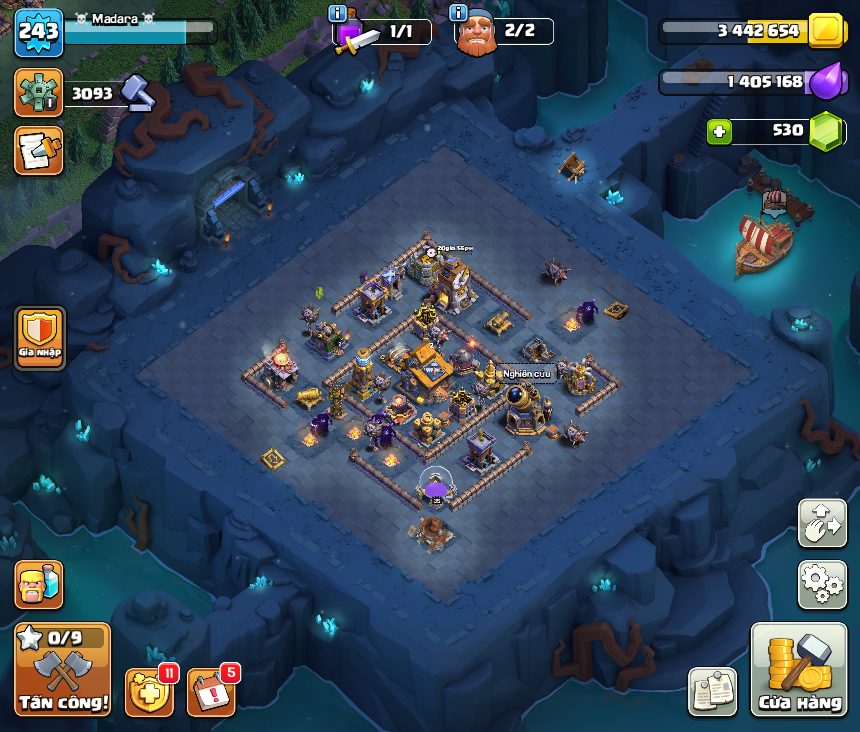The height and width of the screenshot is (732, 860).
Task: Add gems with the green plus button
Action: pos(717,131)
